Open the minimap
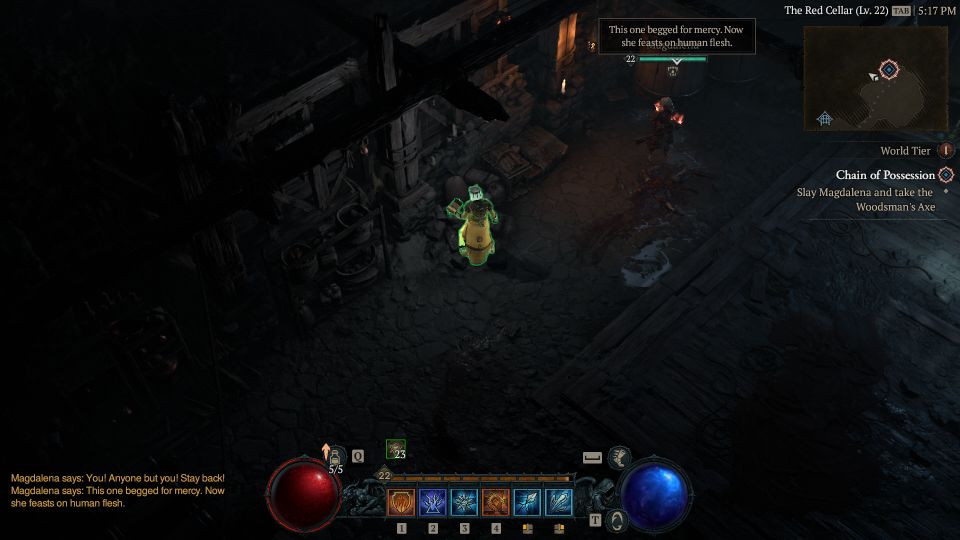 (x=875, y=78)
